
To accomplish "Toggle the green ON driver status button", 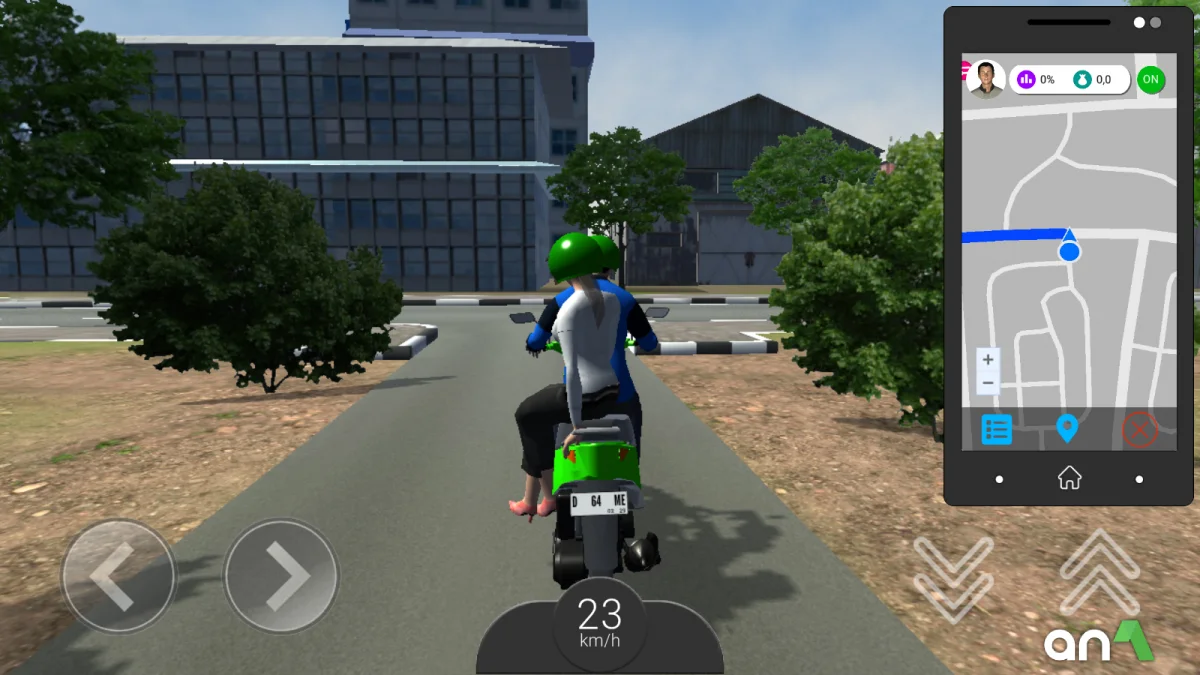I will click(1151, 79).
